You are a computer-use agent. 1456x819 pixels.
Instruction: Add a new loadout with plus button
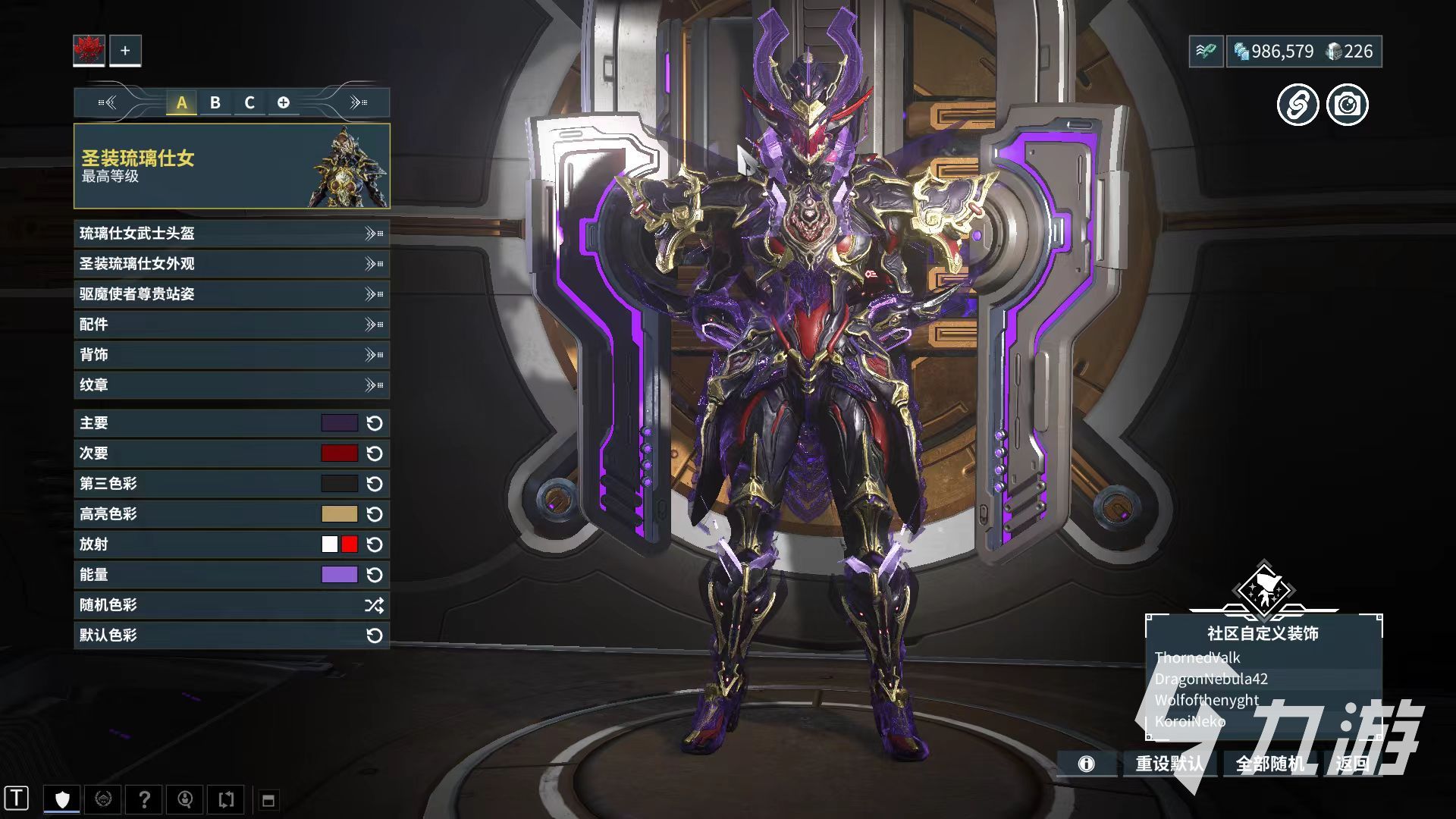point(125,51)
